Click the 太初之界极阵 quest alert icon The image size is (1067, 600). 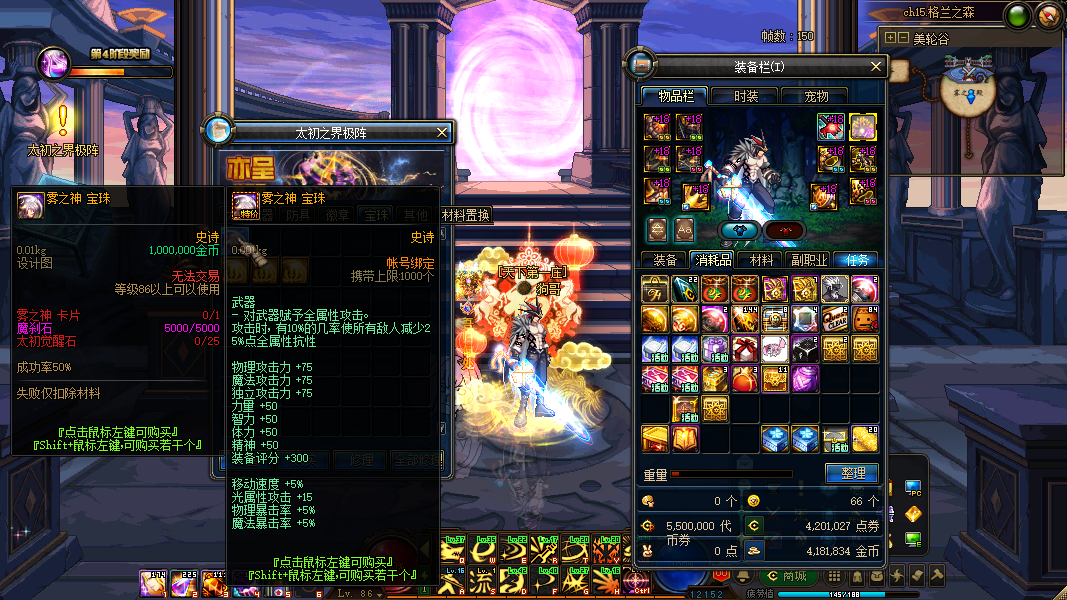coord(62,121)
